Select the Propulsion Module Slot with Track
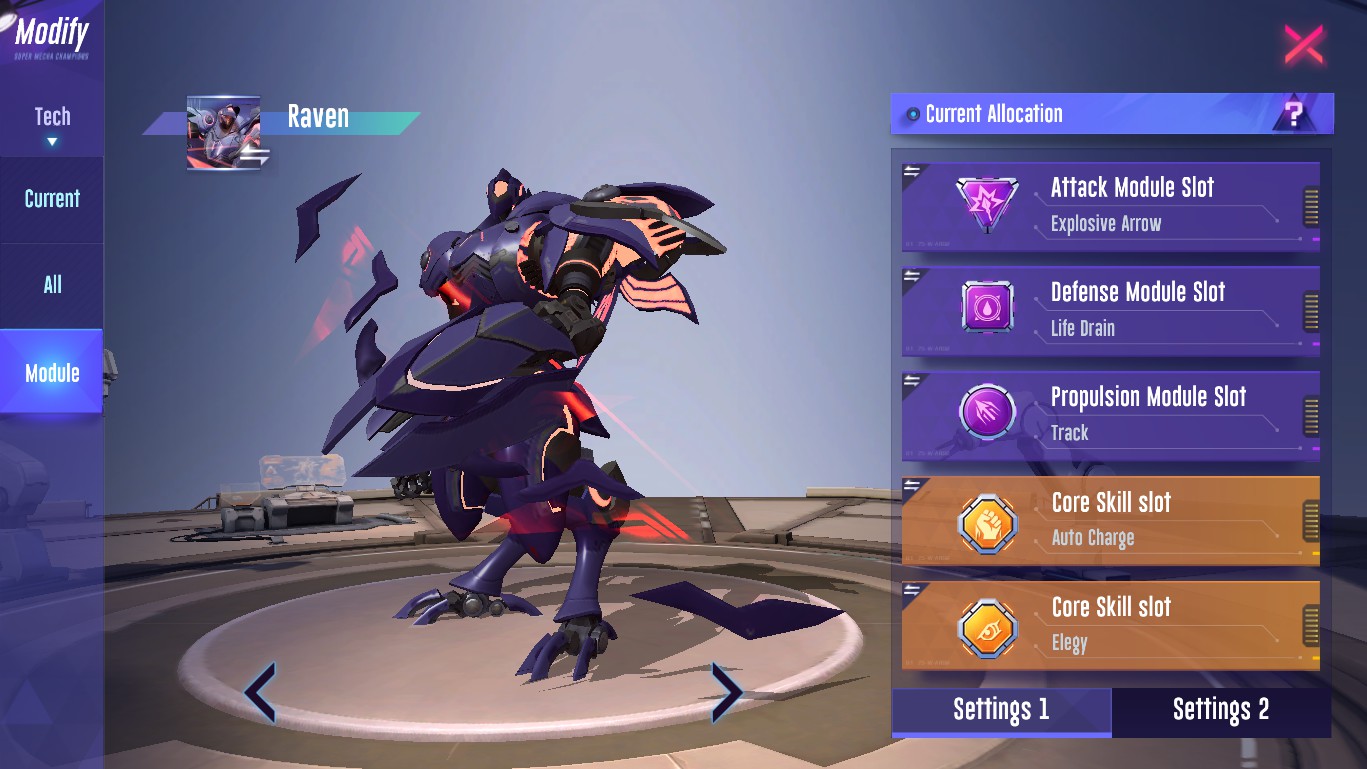This screenshot has width=1367, height=769. [1110, 414]
